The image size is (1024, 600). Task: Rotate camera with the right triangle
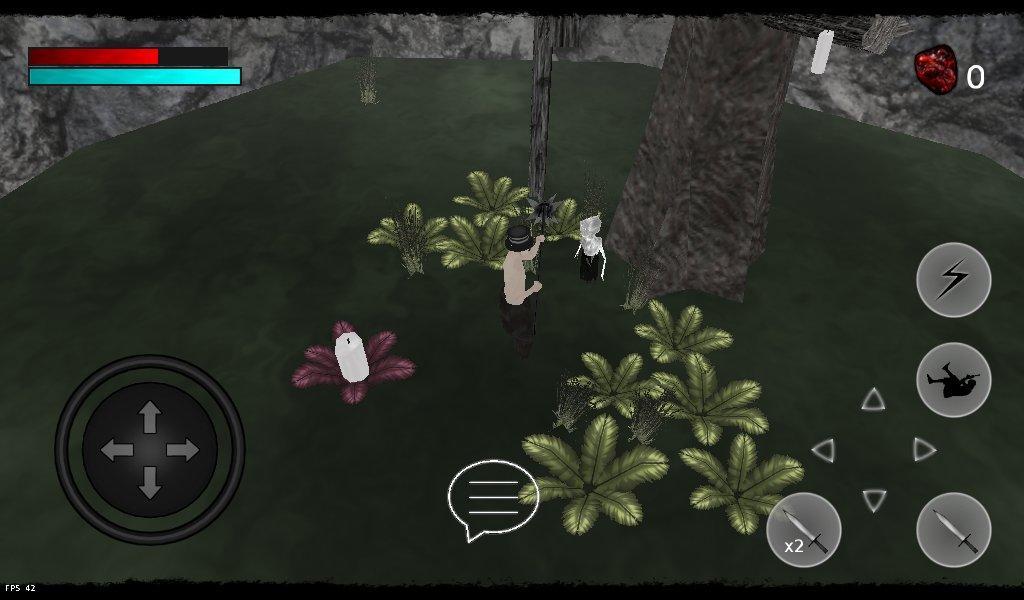(x=924, y=450)
